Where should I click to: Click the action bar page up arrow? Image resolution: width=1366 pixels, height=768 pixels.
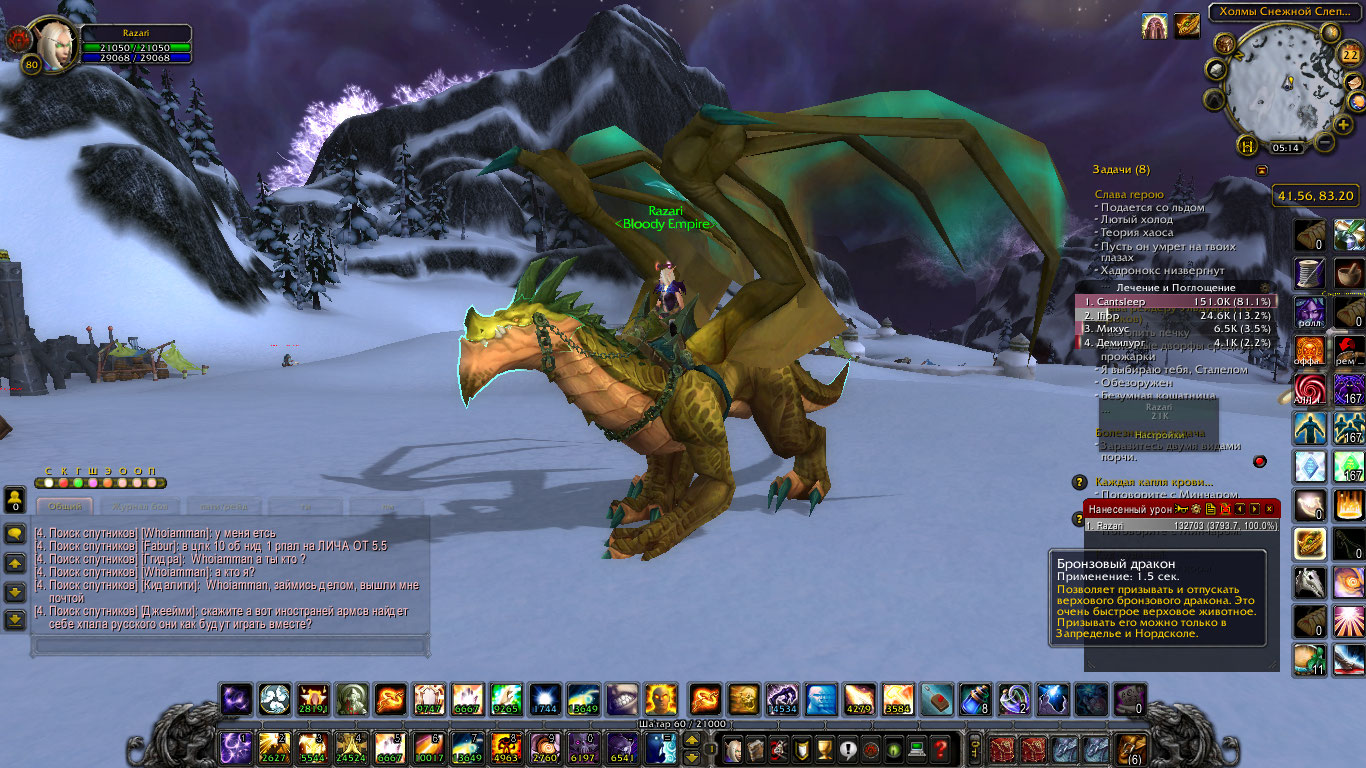coord(691,741)
